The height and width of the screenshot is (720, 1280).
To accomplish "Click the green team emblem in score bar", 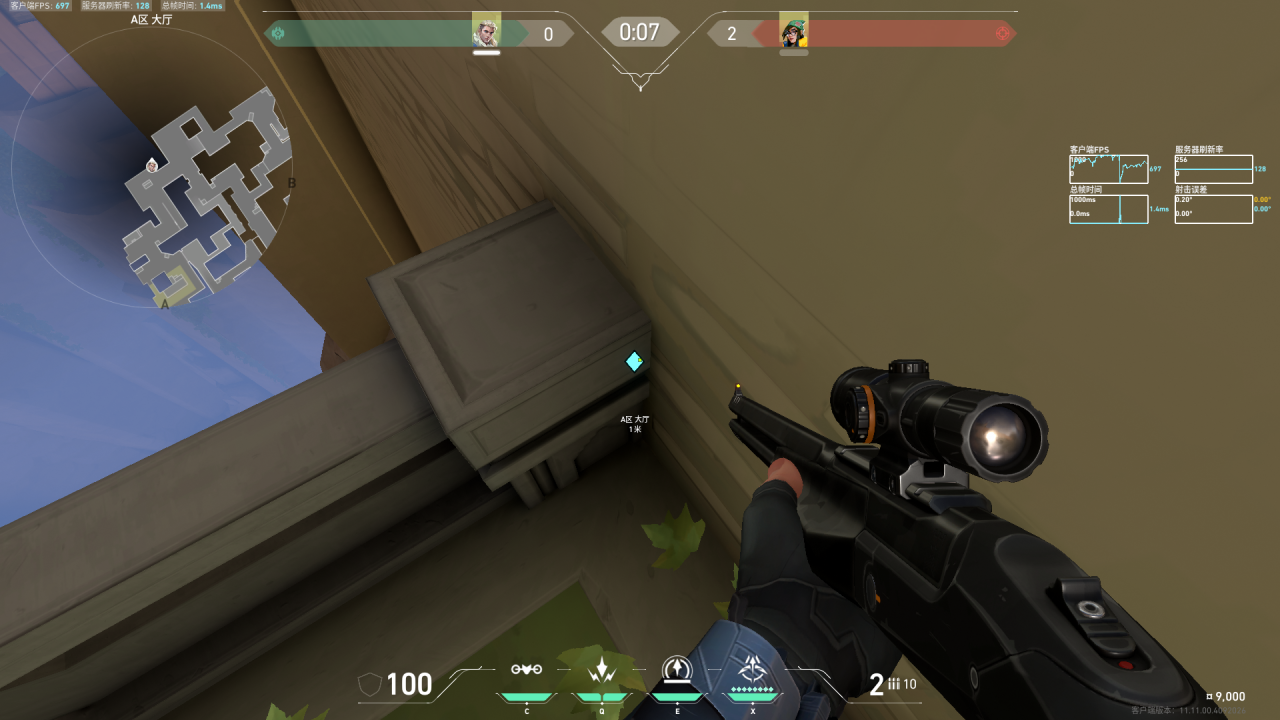I will [278, 34].
